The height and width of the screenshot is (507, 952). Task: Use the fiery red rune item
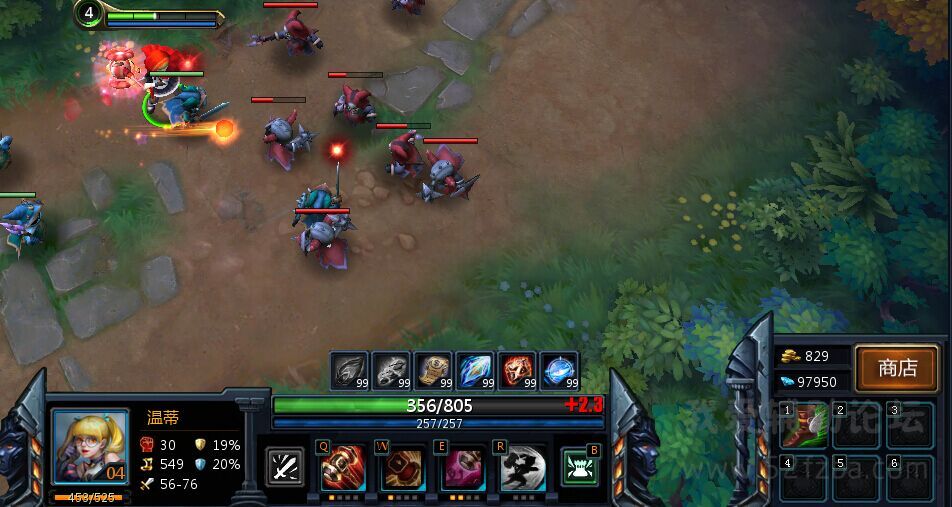(518, 370)
